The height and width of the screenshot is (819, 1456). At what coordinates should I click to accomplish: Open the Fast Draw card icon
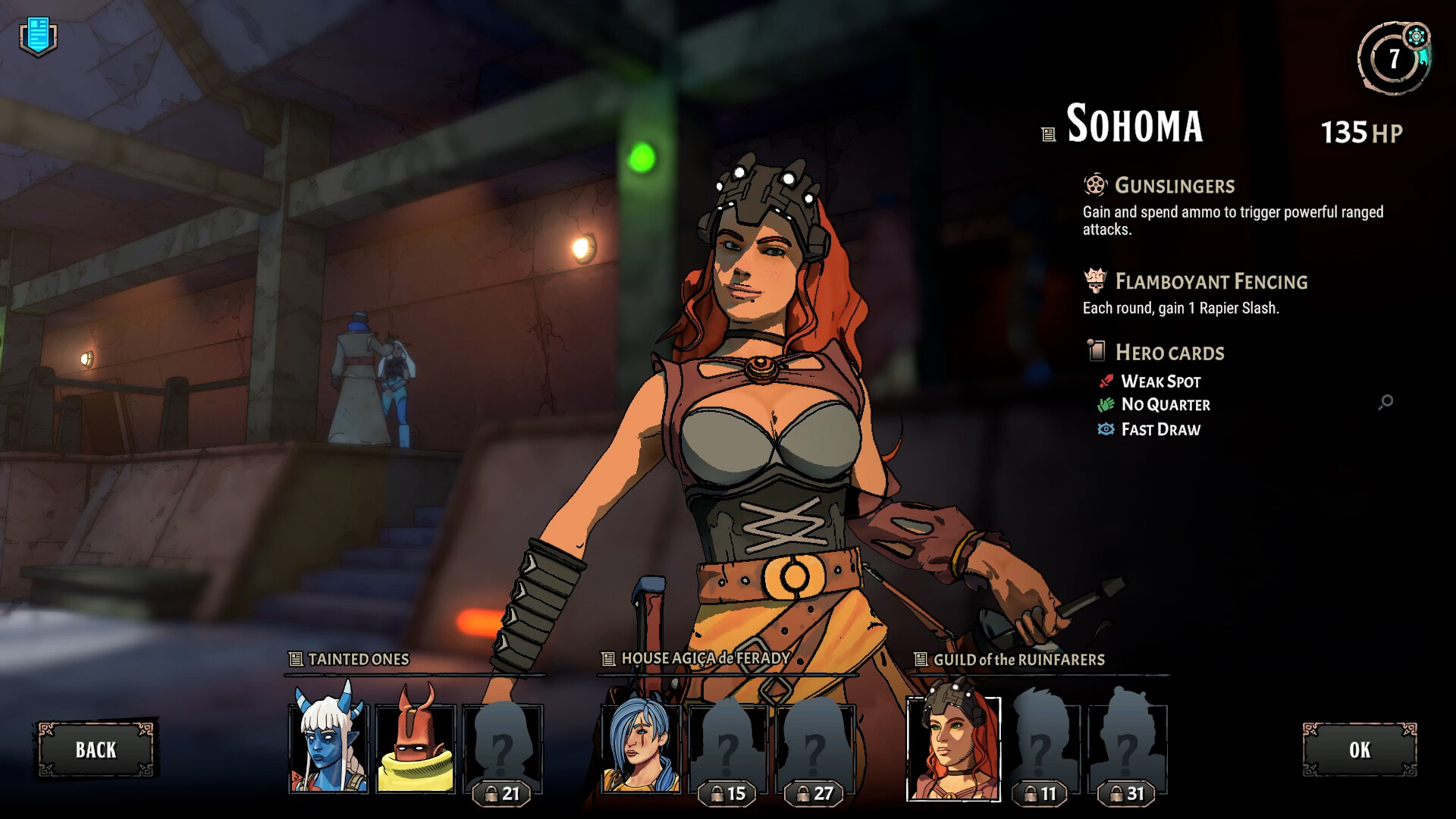click(x=1107, y=429)
